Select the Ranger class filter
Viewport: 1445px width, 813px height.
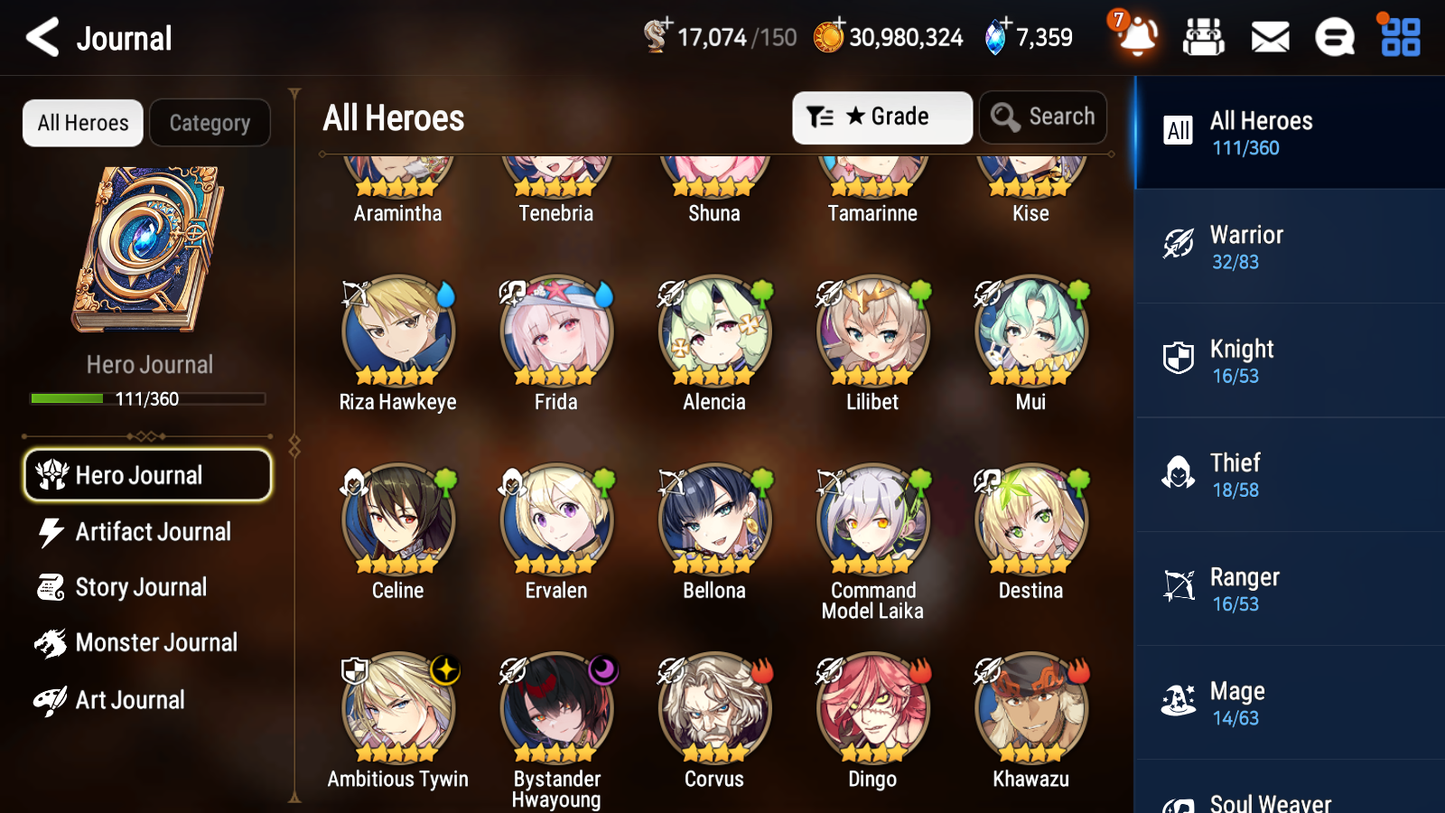point(1289,588)
